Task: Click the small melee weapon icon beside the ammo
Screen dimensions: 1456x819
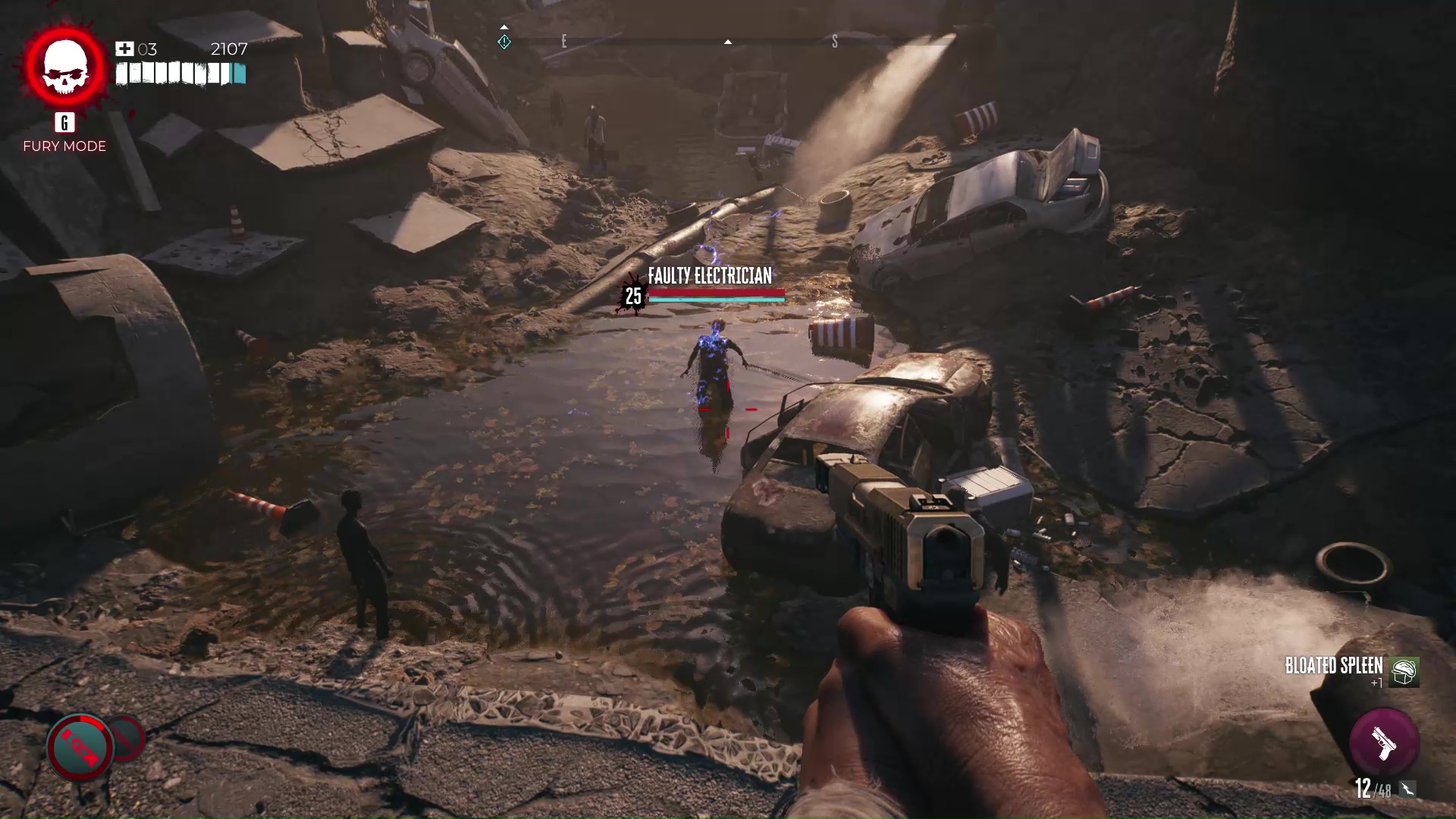Action: [1407, 789]
